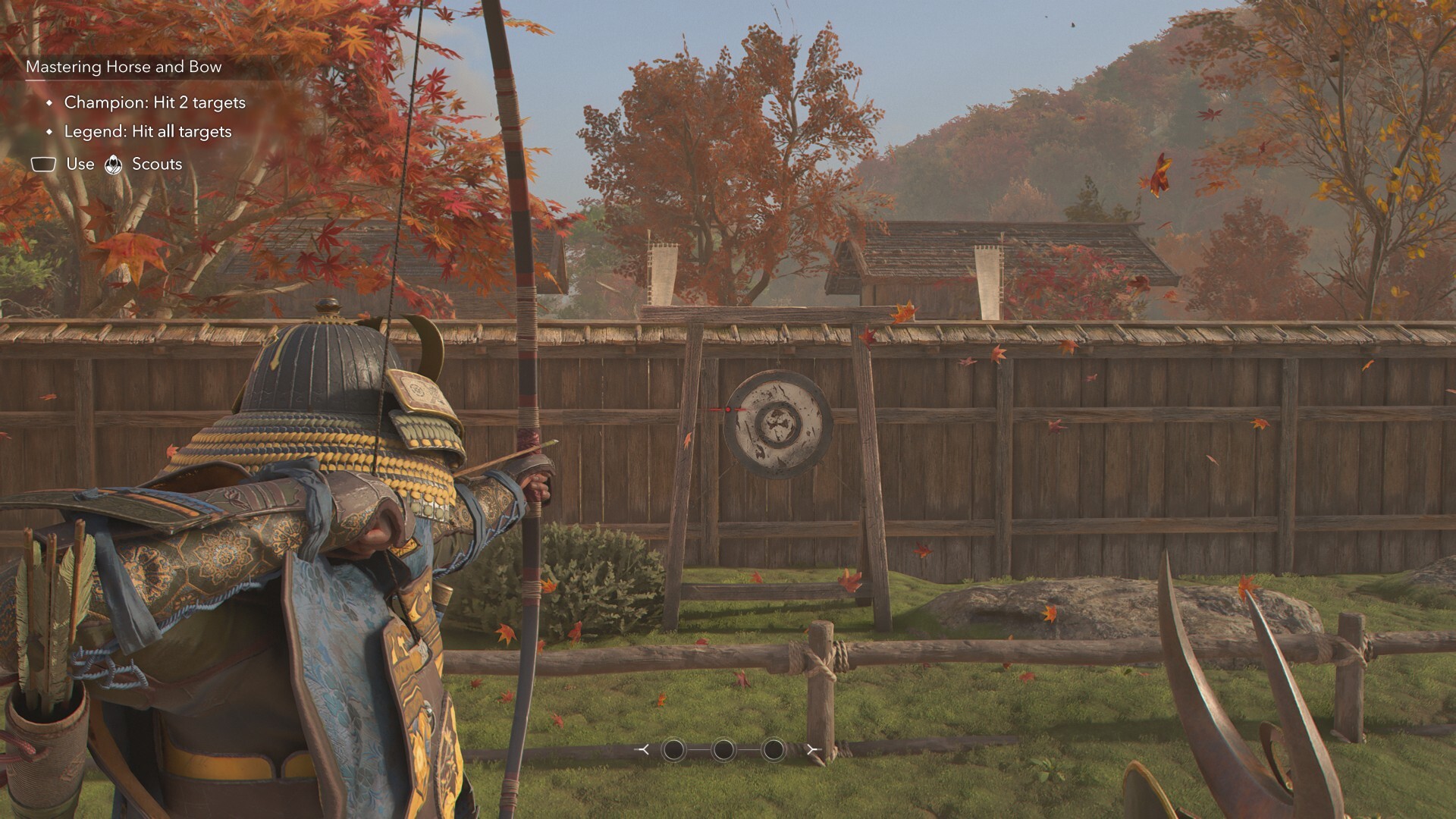The image size is (1456, 819).
Task: Click the Champion: Hit 2 targets objective
Action: click(155, 102)
